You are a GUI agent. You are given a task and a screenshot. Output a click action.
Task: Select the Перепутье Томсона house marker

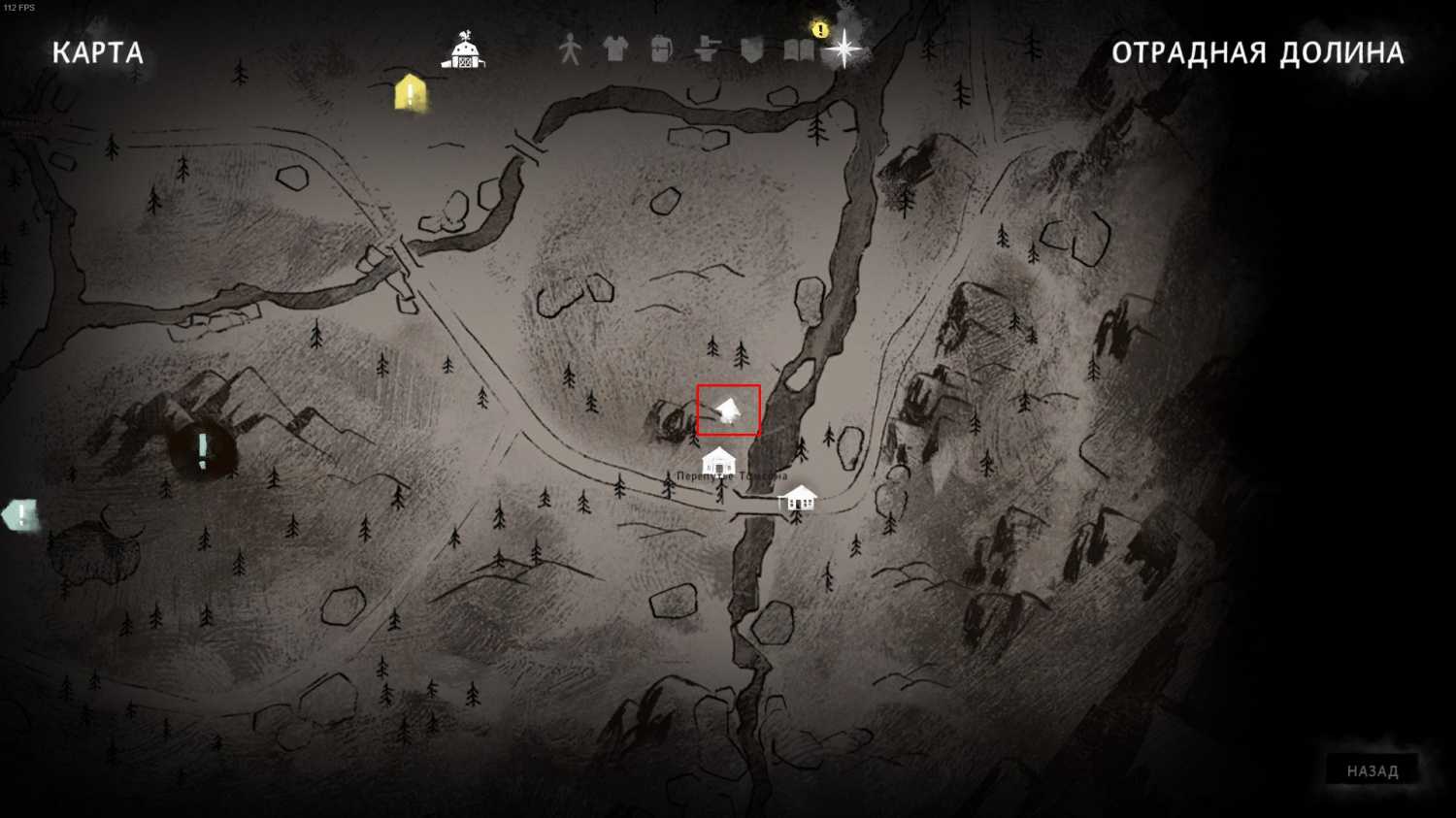(718, 462)
